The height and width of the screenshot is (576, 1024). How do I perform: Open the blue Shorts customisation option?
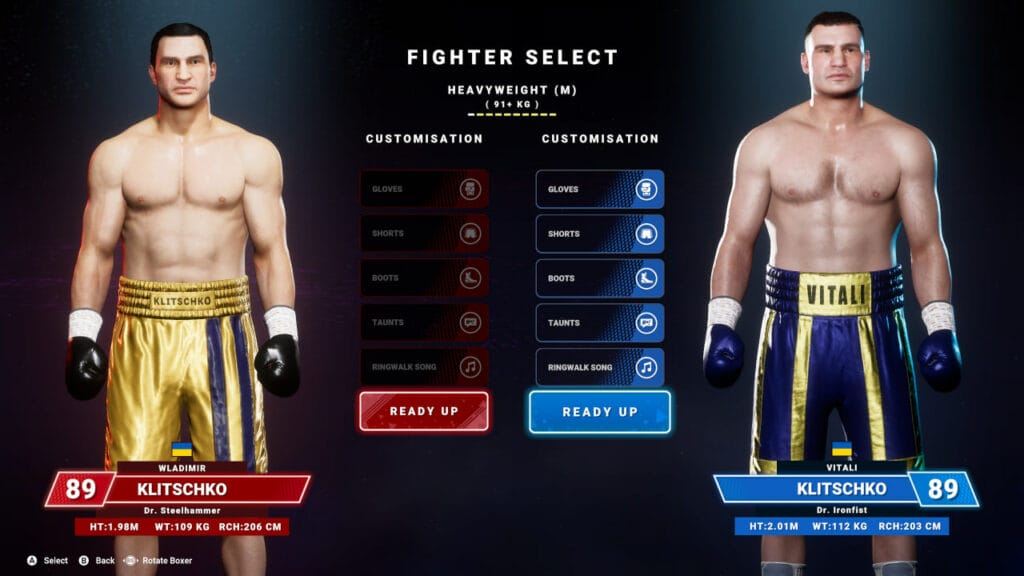tap(600, 234)
